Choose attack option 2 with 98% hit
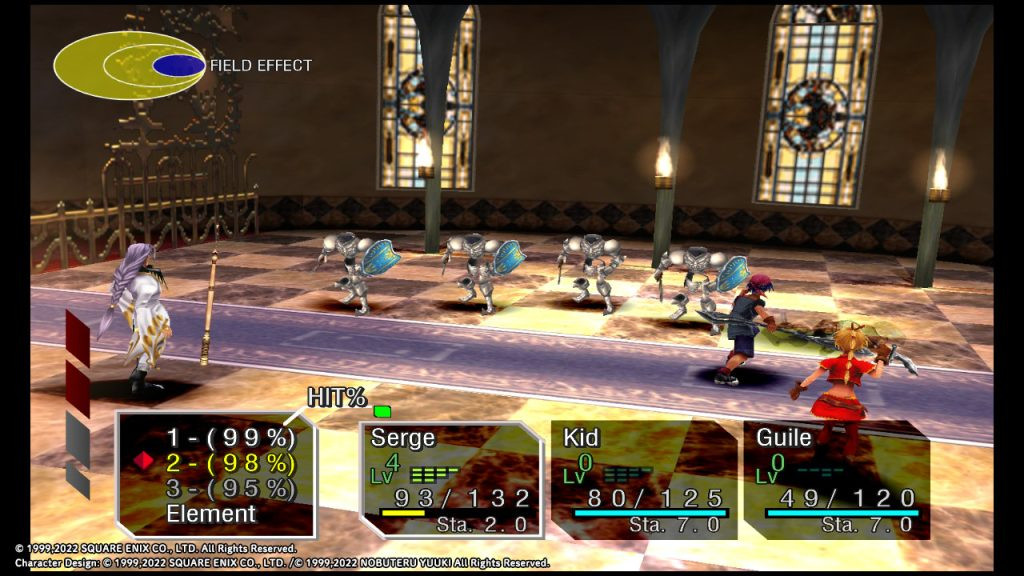Viewport: 1024px width, 576px height. pos(230,462)
